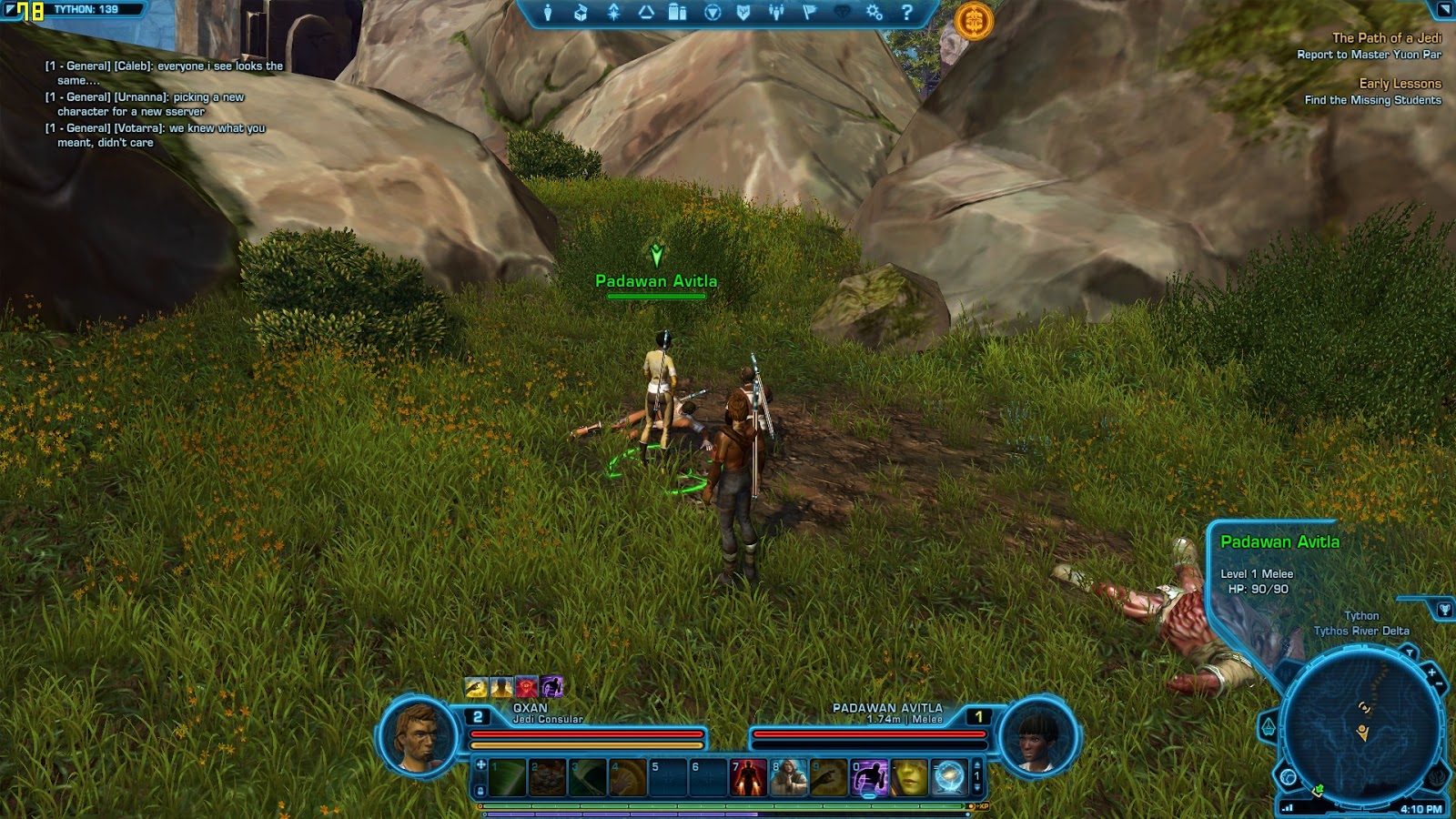Select Qxan's player portrait

click(x=419, y=736)
